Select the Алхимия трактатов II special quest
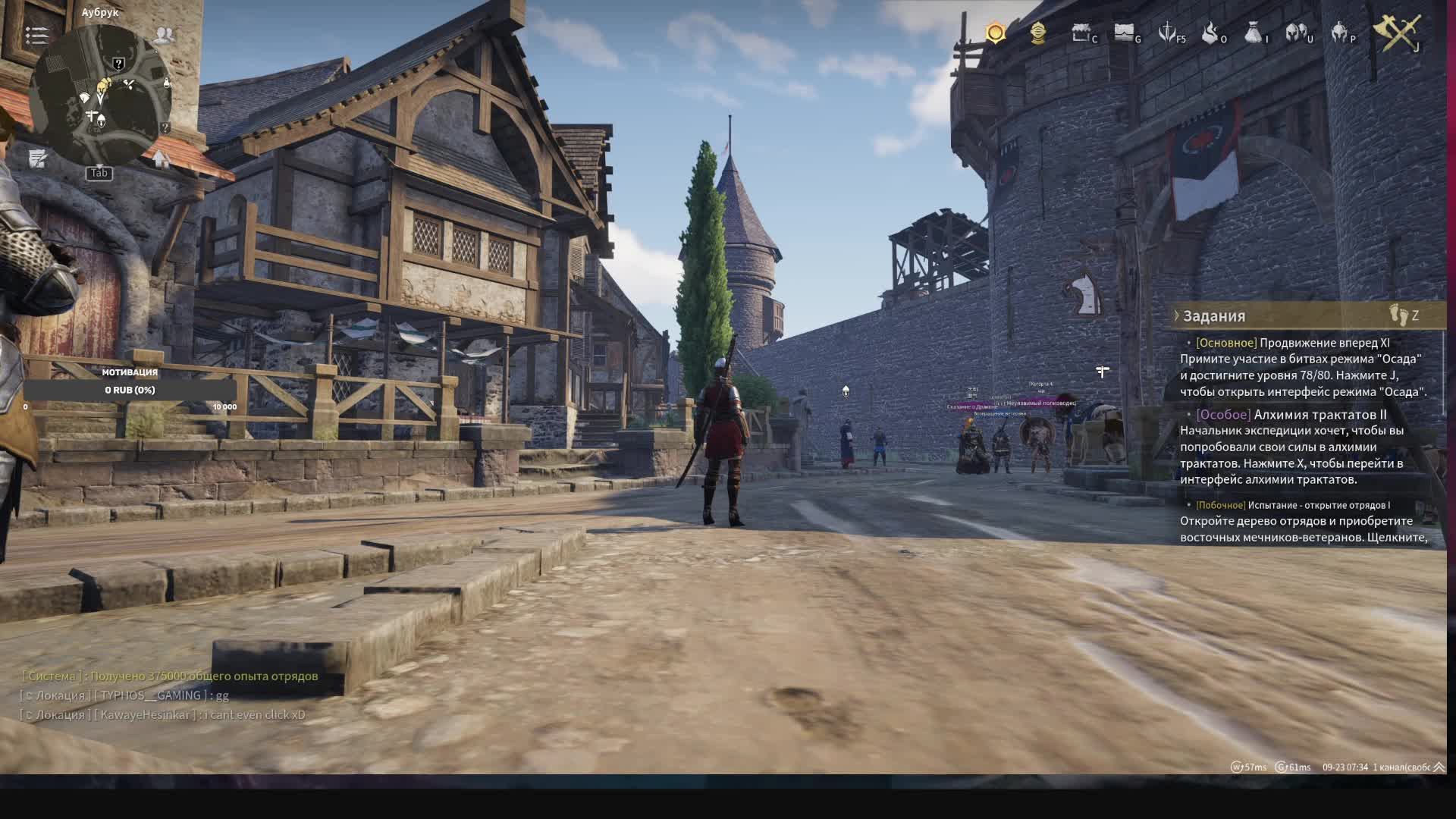The width and height of the screenshot is (1456, 819). (1319, 415)
